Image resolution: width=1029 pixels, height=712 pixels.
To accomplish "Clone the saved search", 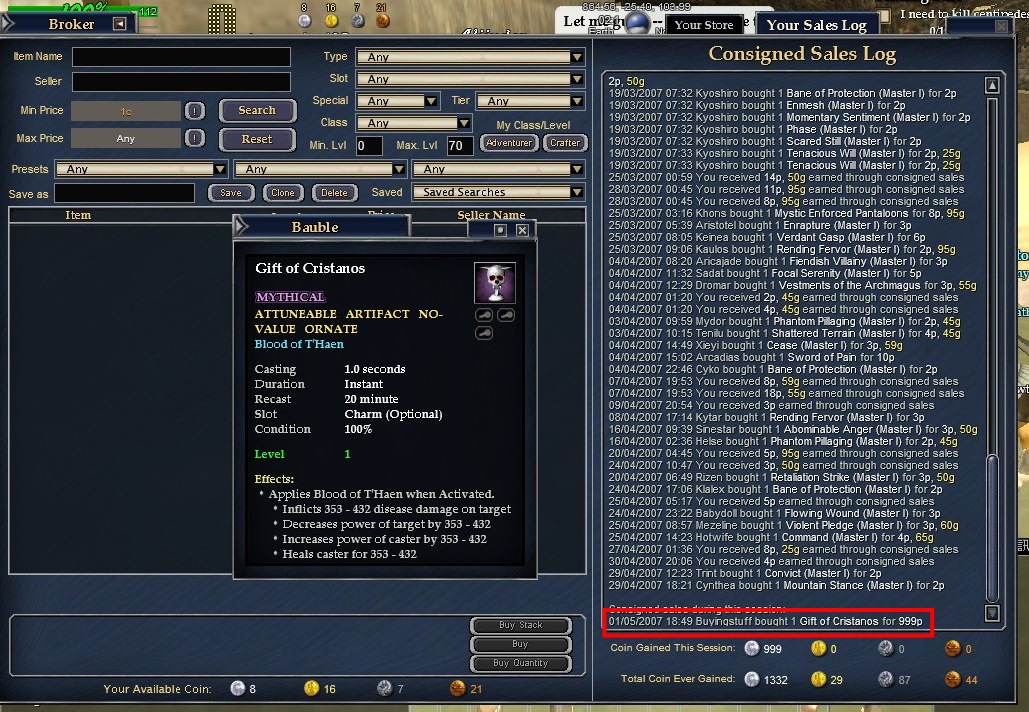I will [x=283, y=193].
